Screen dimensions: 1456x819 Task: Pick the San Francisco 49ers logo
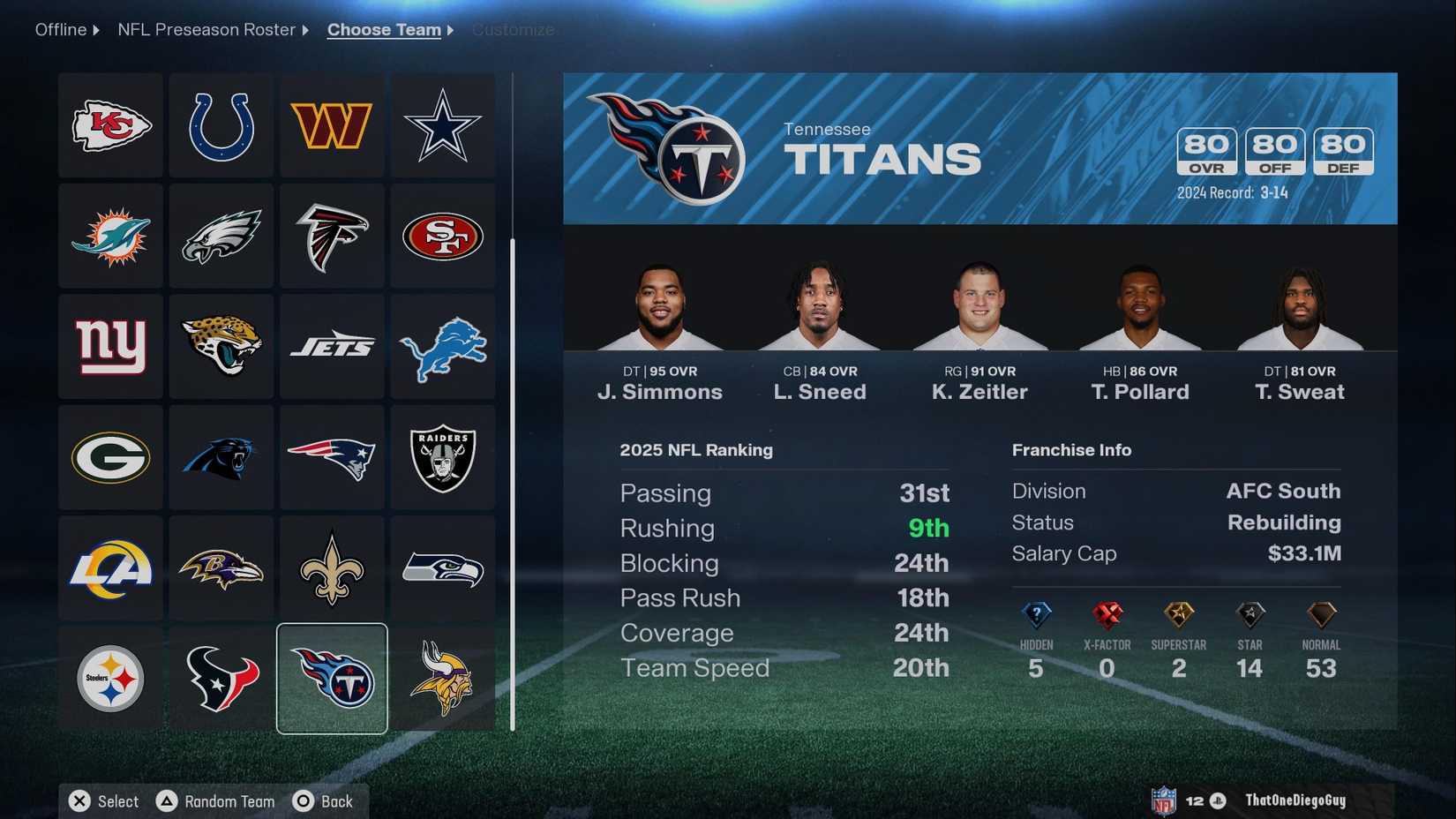tap(443, 236)
